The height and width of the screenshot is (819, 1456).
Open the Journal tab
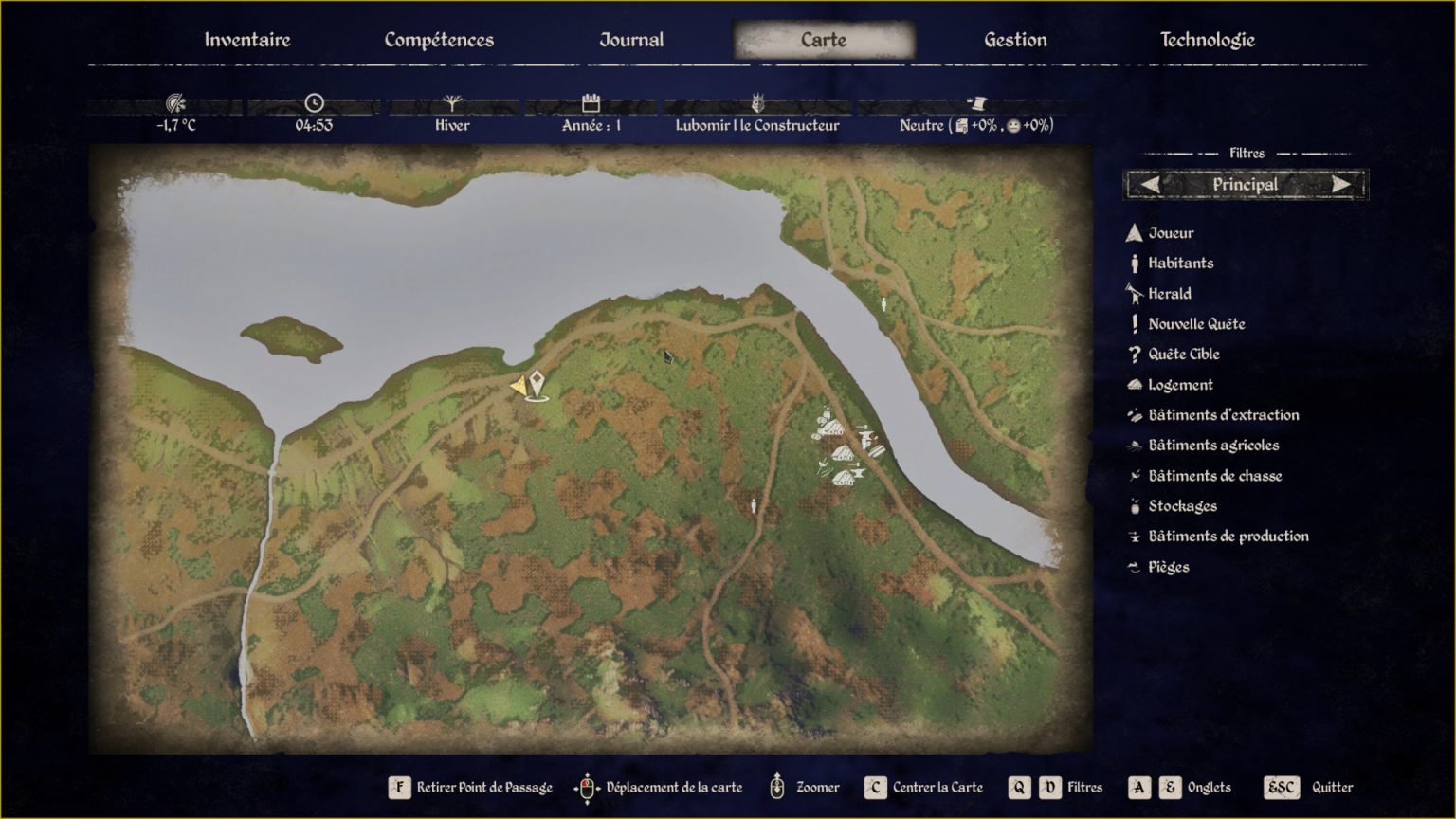630,40
